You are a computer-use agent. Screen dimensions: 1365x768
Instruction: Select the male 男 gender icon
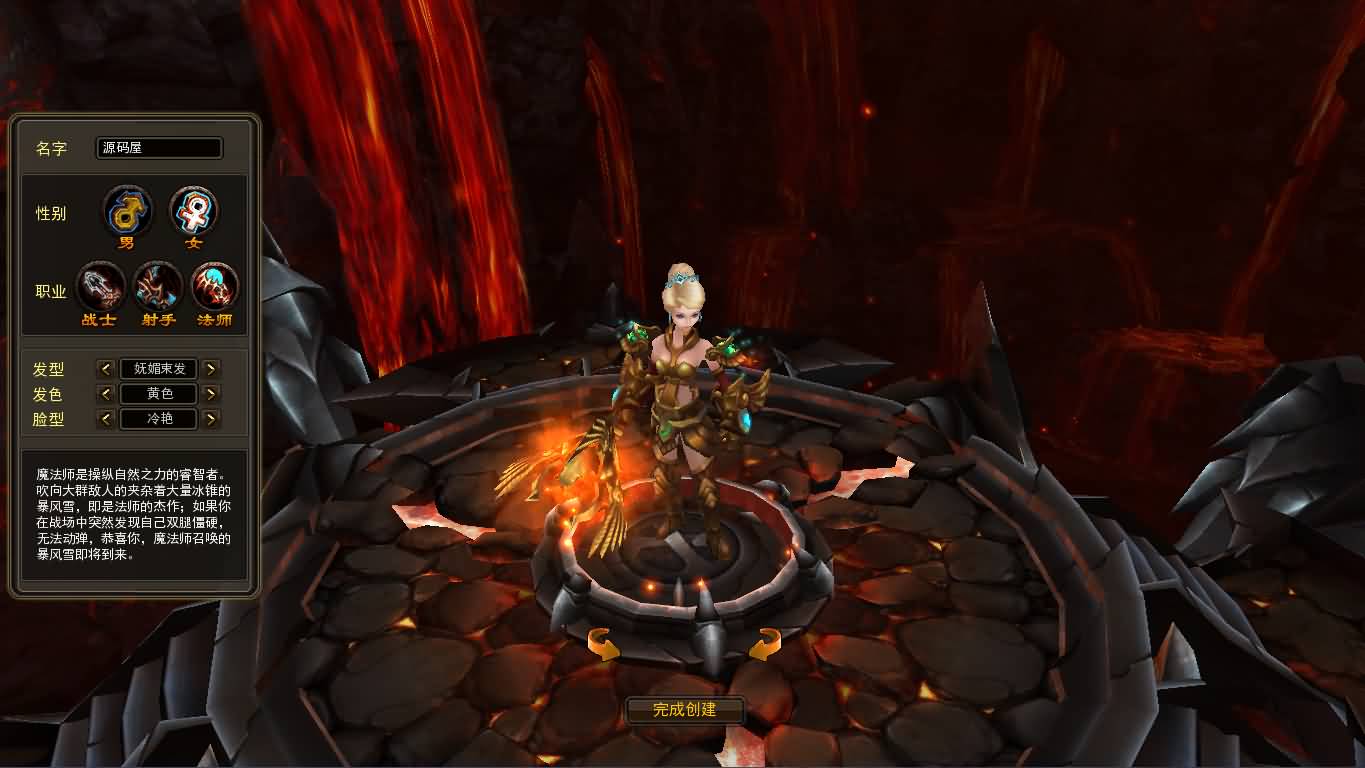[126, 210]
